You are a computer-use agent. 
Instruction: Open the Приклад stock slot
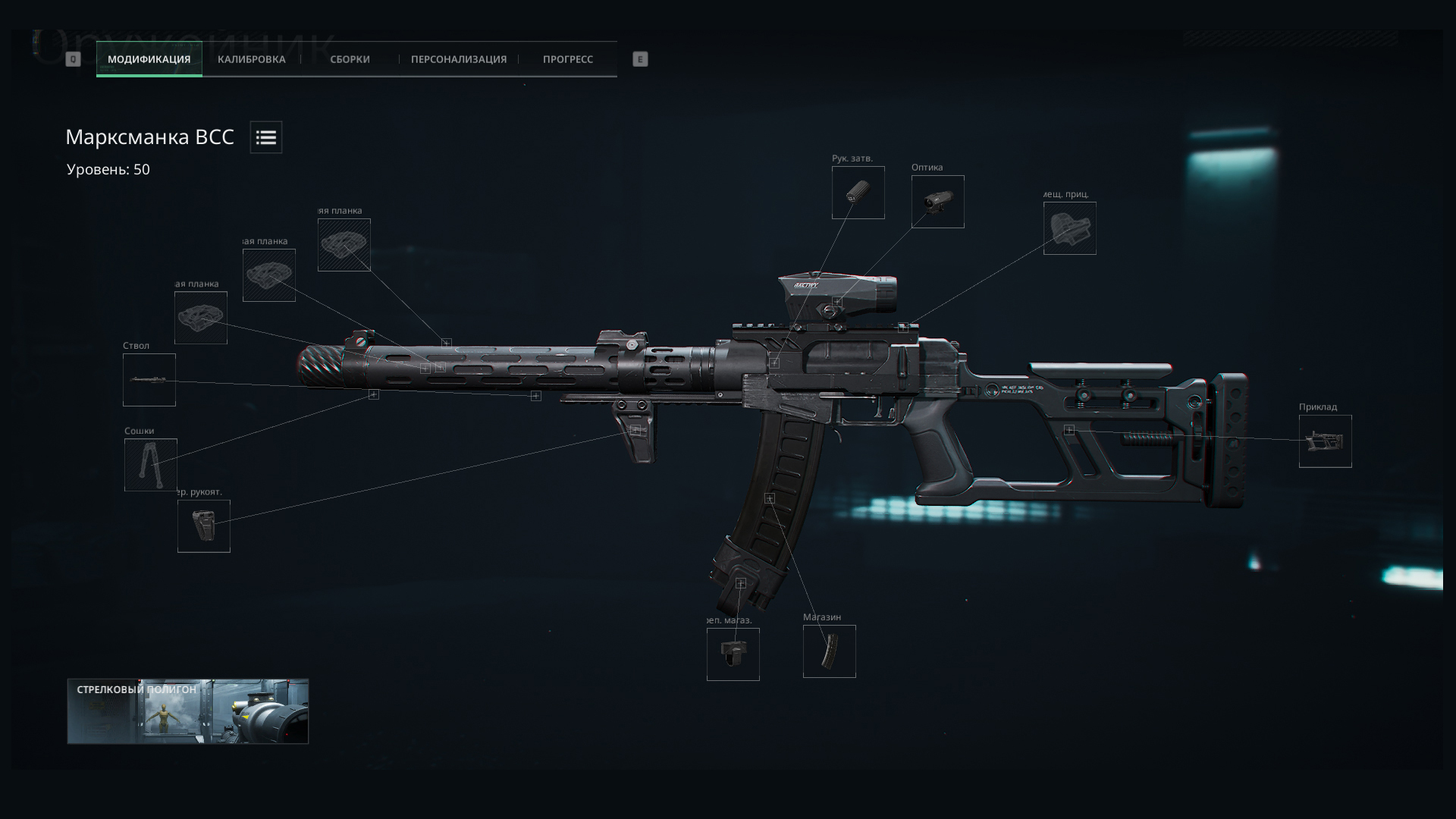point(1325,441)
